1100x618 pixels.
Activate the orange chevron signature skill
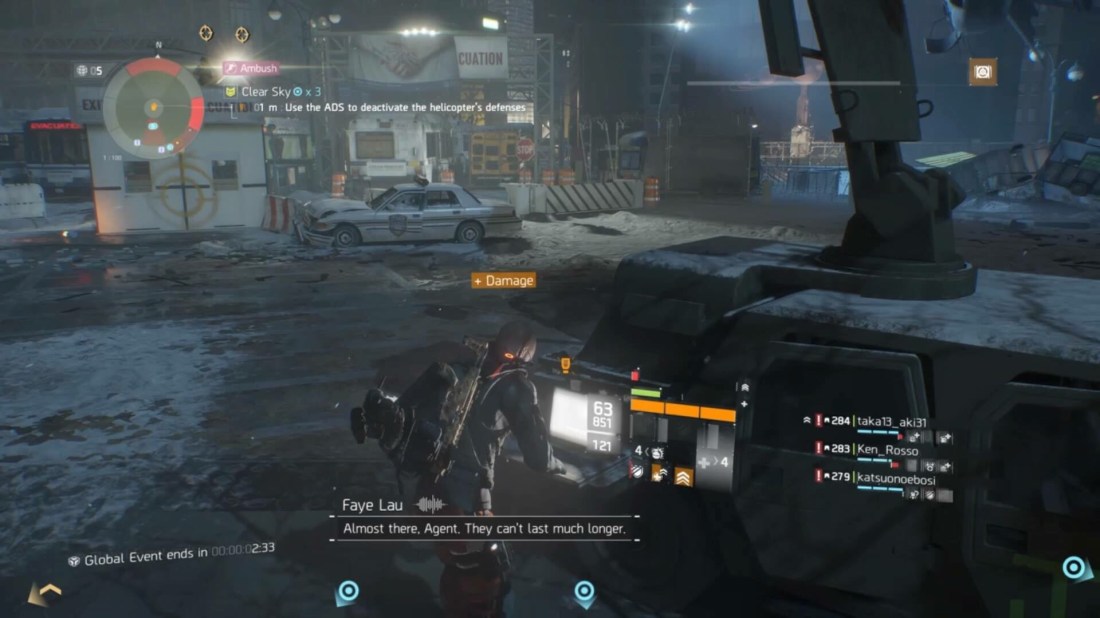tap(684, 477)
